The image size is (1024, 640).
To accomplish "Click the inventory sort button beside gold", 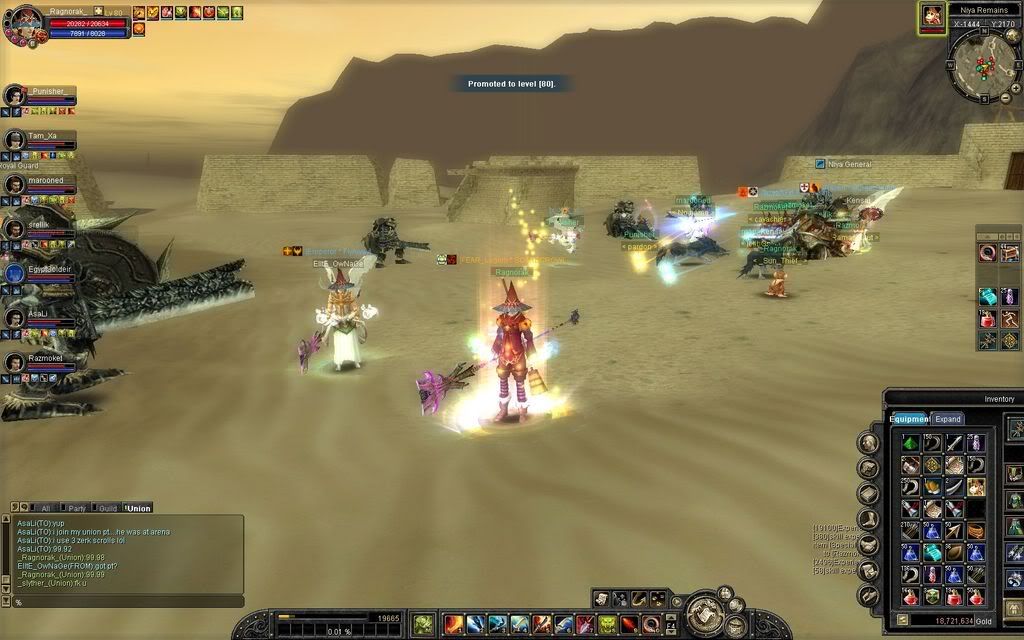I will pyautogui.click(x=902, y=621).
